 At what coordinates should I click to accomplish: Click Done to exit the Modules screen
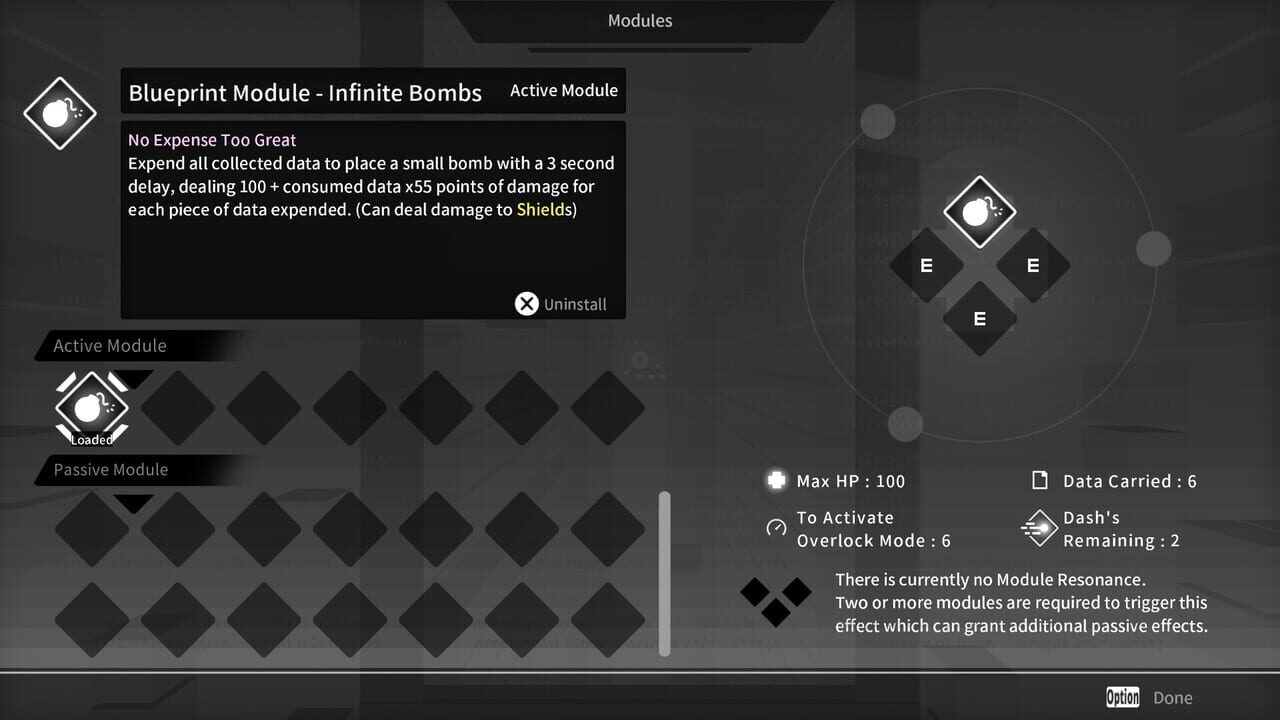pyautogui.click(x=1172, y=697)
